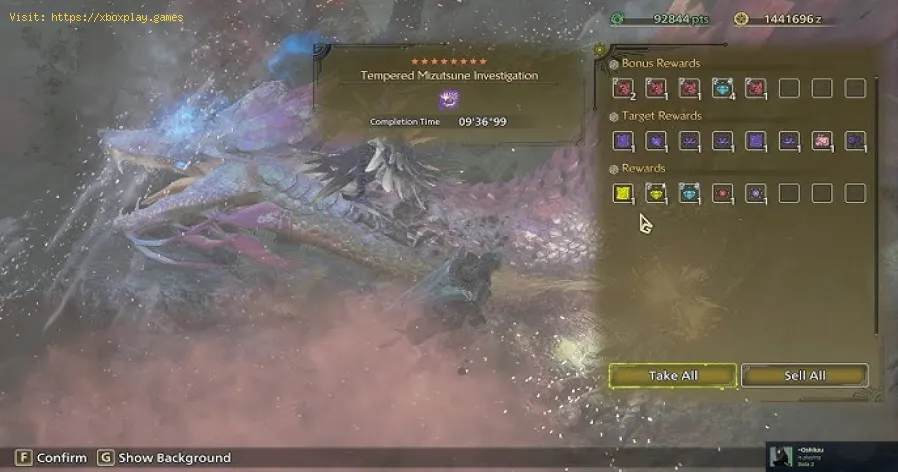Image resolution: width=898 pixels, height=472 pixels.
Task: Pick the teal gem in the Rewards row
Action: pos(689,193)
